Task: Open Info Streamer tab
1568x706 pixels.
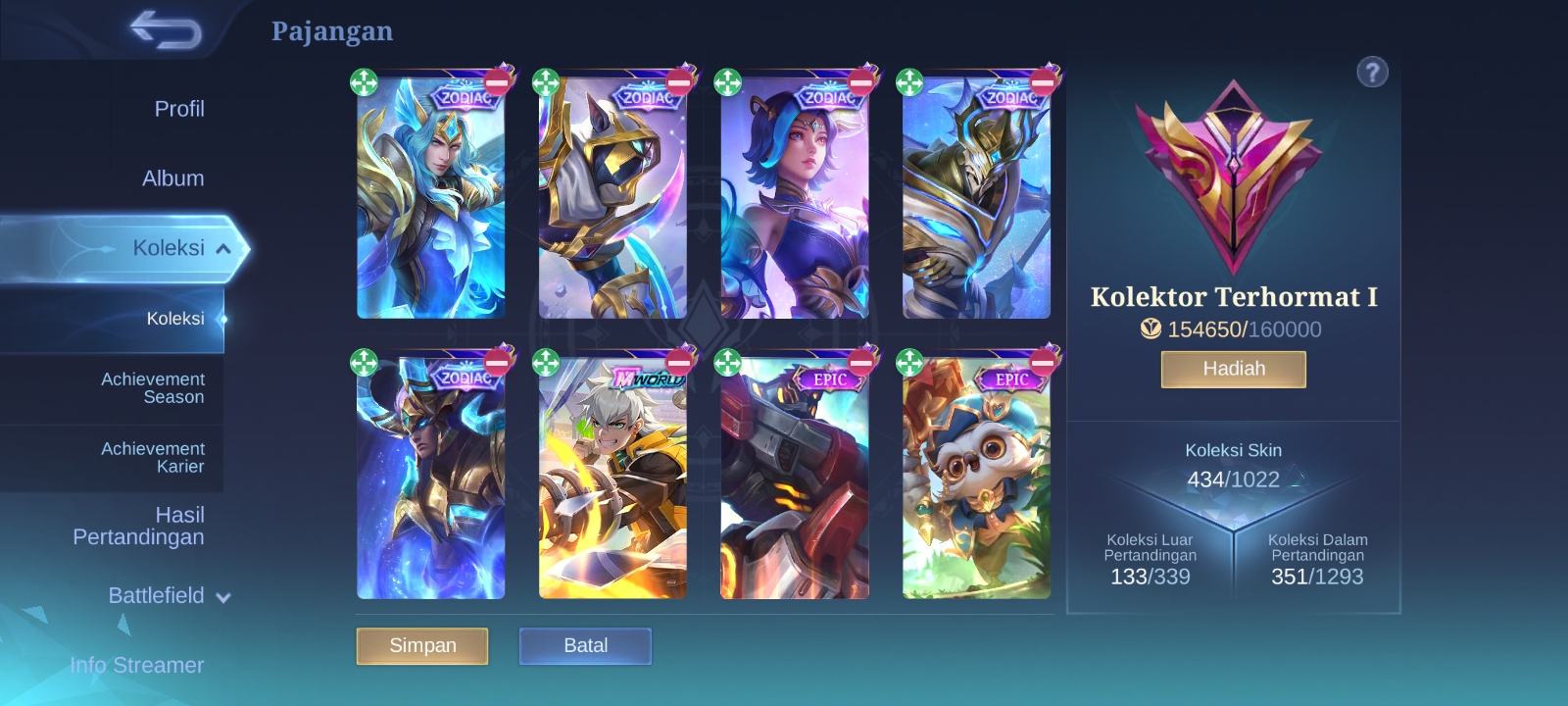Action: (136, 665)
